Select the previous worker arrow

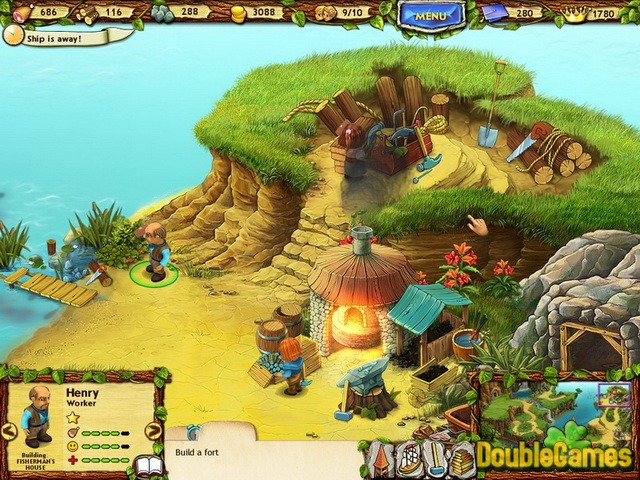pos(8,431)
